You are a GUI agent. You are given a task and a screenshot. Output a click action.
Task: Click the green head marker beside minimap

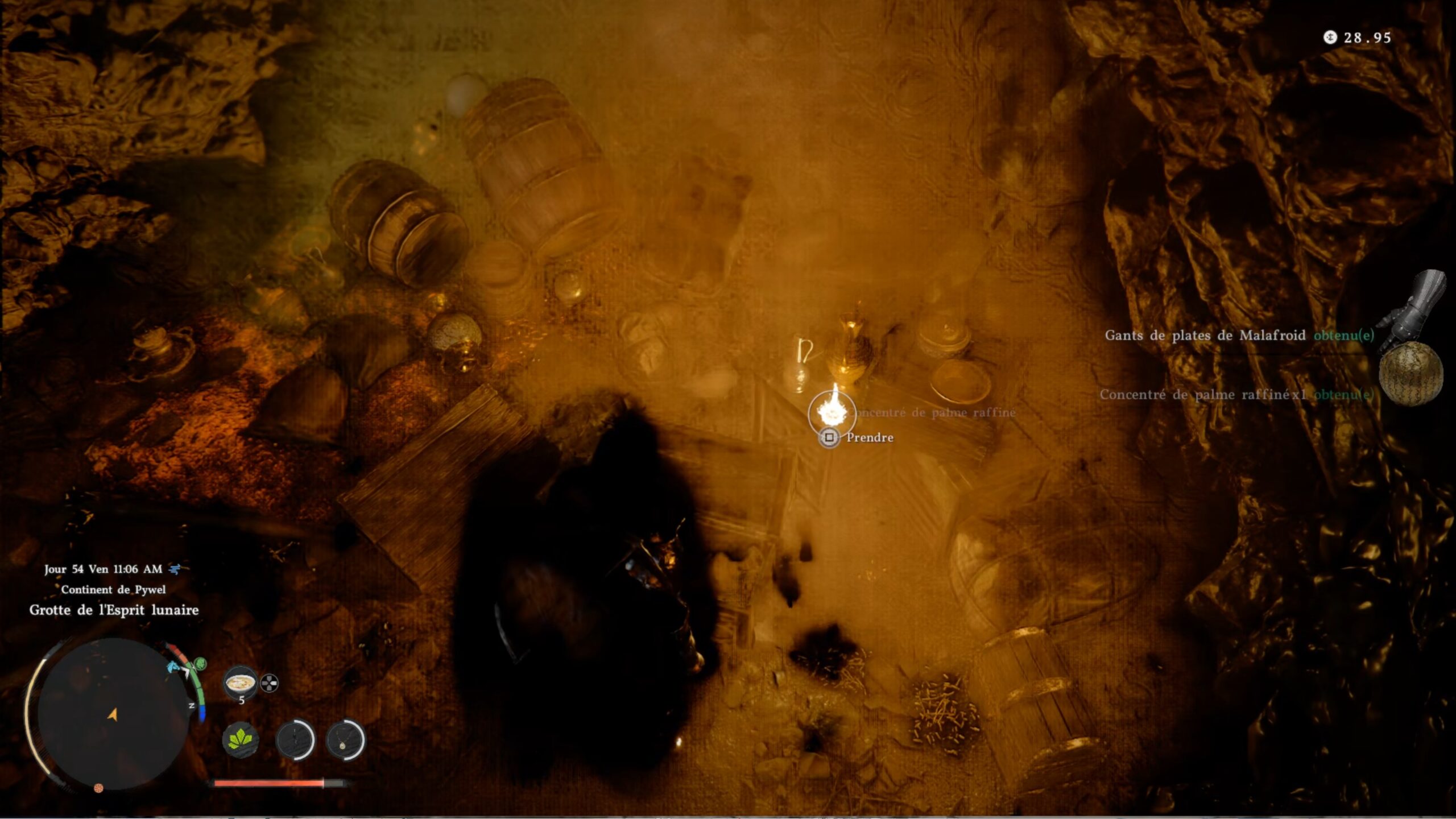coord(200,663)
